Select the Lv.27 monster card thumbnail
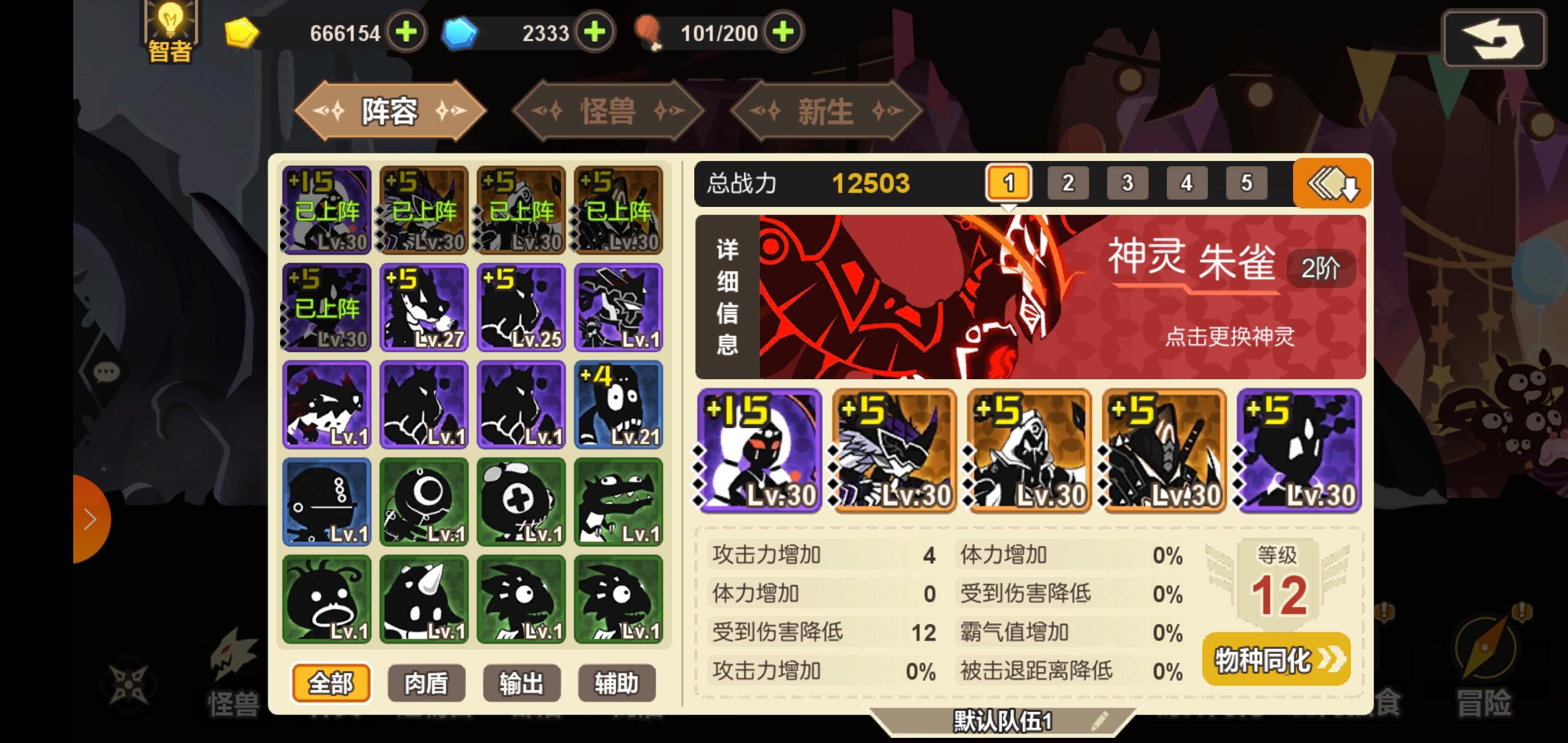This screenshot has width=1568, height=743. [425, 308]
